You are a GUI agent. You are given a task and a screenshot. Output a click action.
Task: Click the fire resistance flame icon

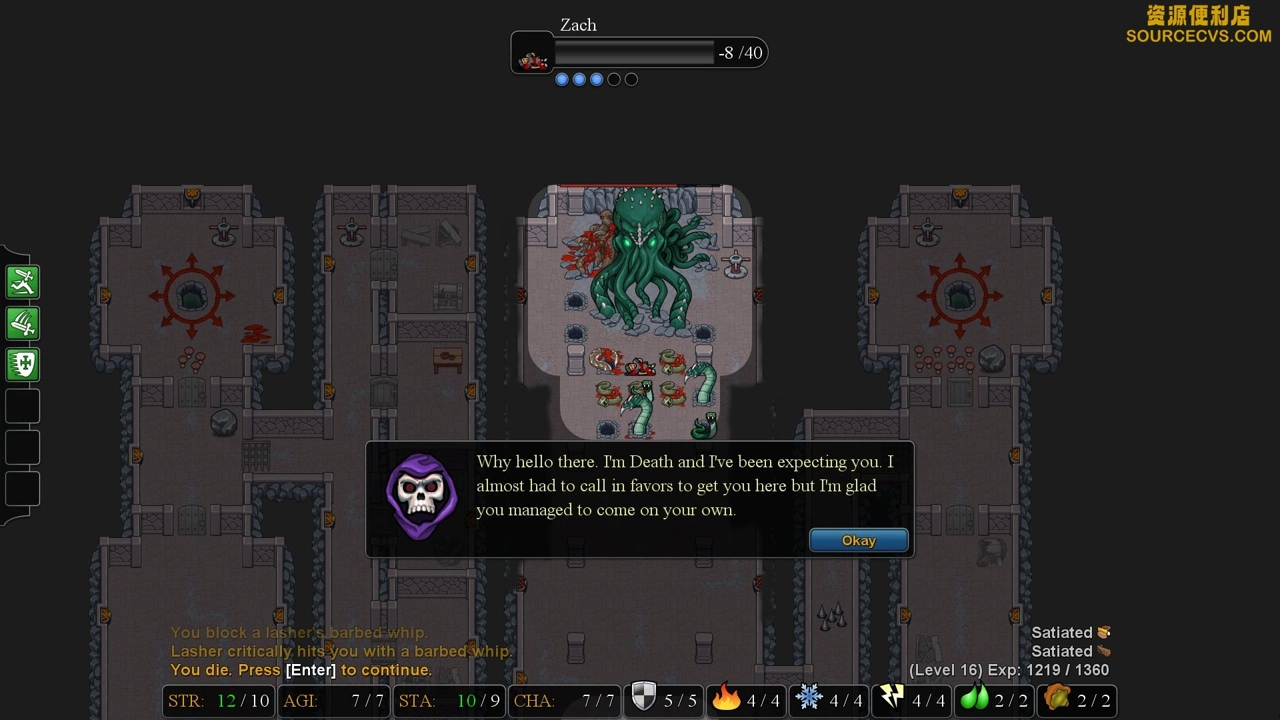coord(726,698)
